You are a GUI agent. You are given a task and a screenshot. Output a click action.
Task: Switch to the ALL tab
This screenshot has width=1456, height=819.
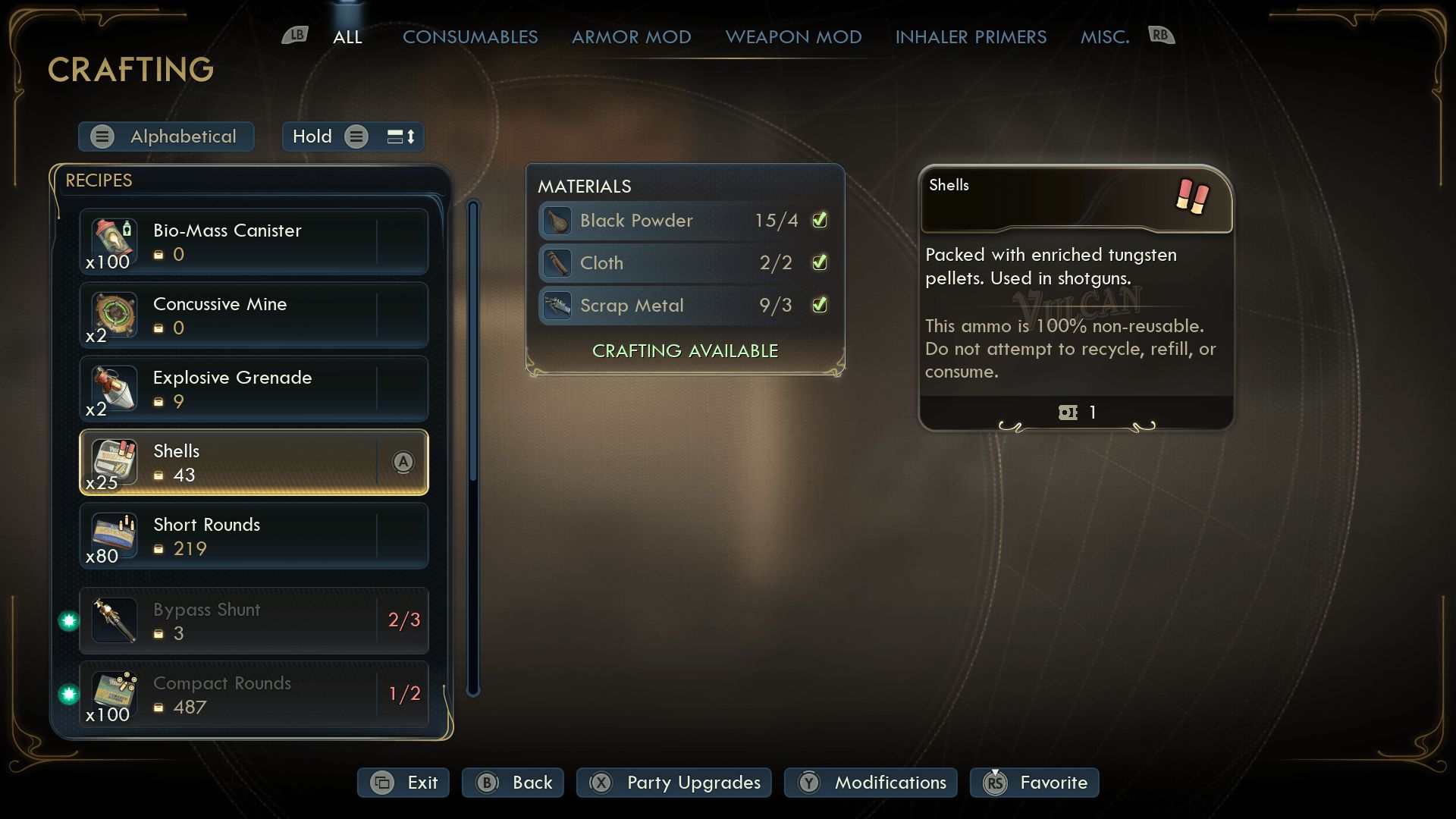(347, 36)
